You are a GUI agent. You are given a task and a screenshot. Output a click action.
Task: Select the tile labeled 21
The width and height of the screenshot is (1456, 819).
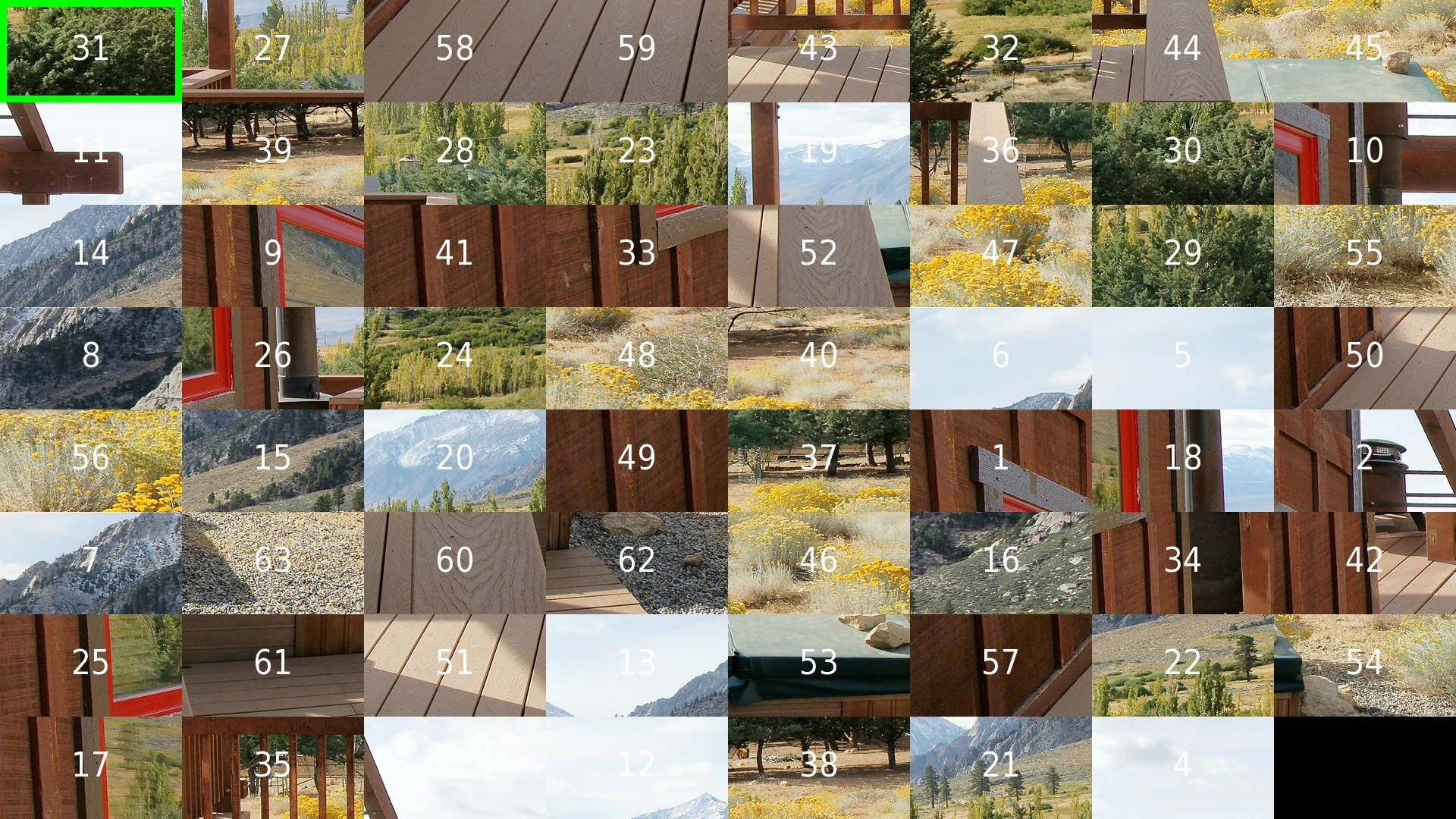(1001, 767)
